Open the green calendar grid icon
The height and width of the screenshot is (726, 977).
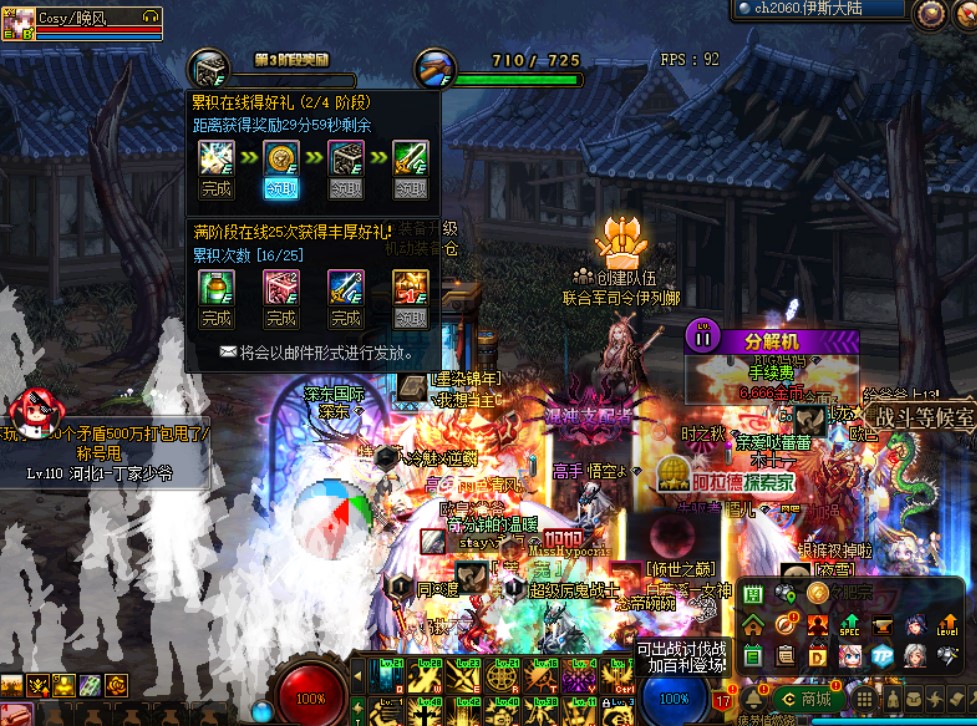coord(753,596)
